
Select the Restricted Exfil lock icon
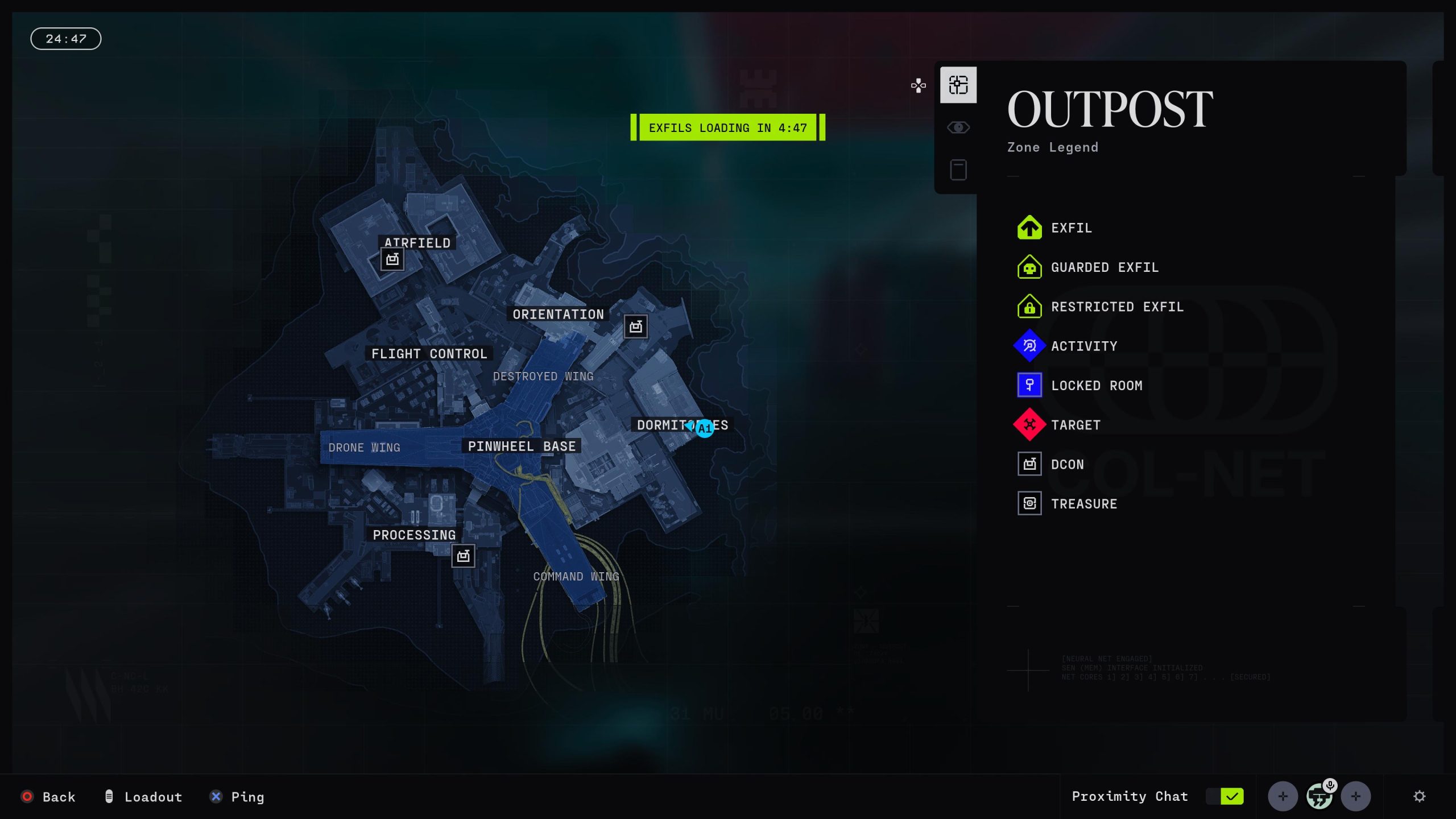click(1029, 307)
